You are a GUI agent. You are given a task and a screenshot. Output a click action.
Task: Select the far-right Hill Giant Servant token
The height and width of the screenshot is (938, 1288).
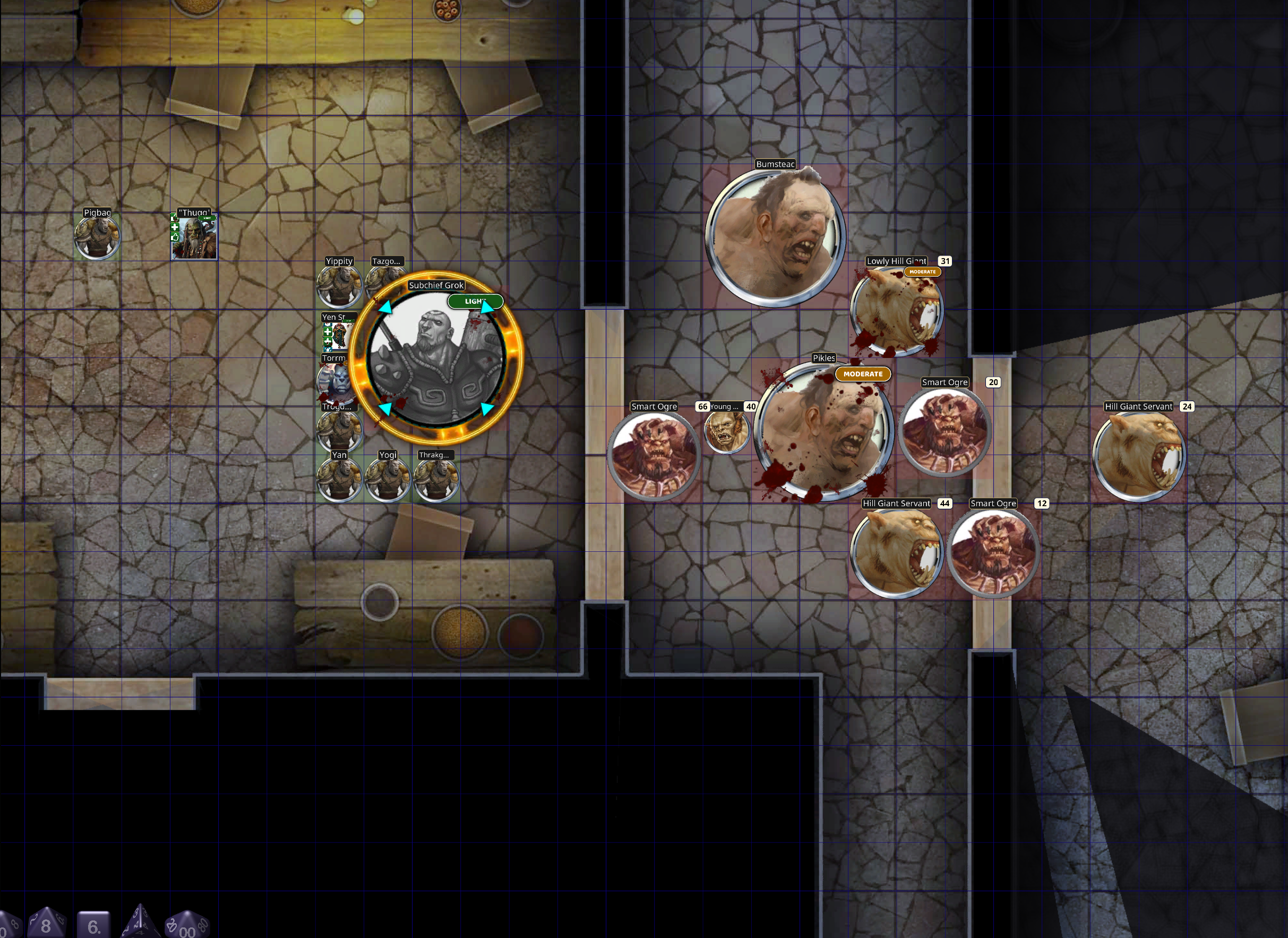(x=1139, y=455)
